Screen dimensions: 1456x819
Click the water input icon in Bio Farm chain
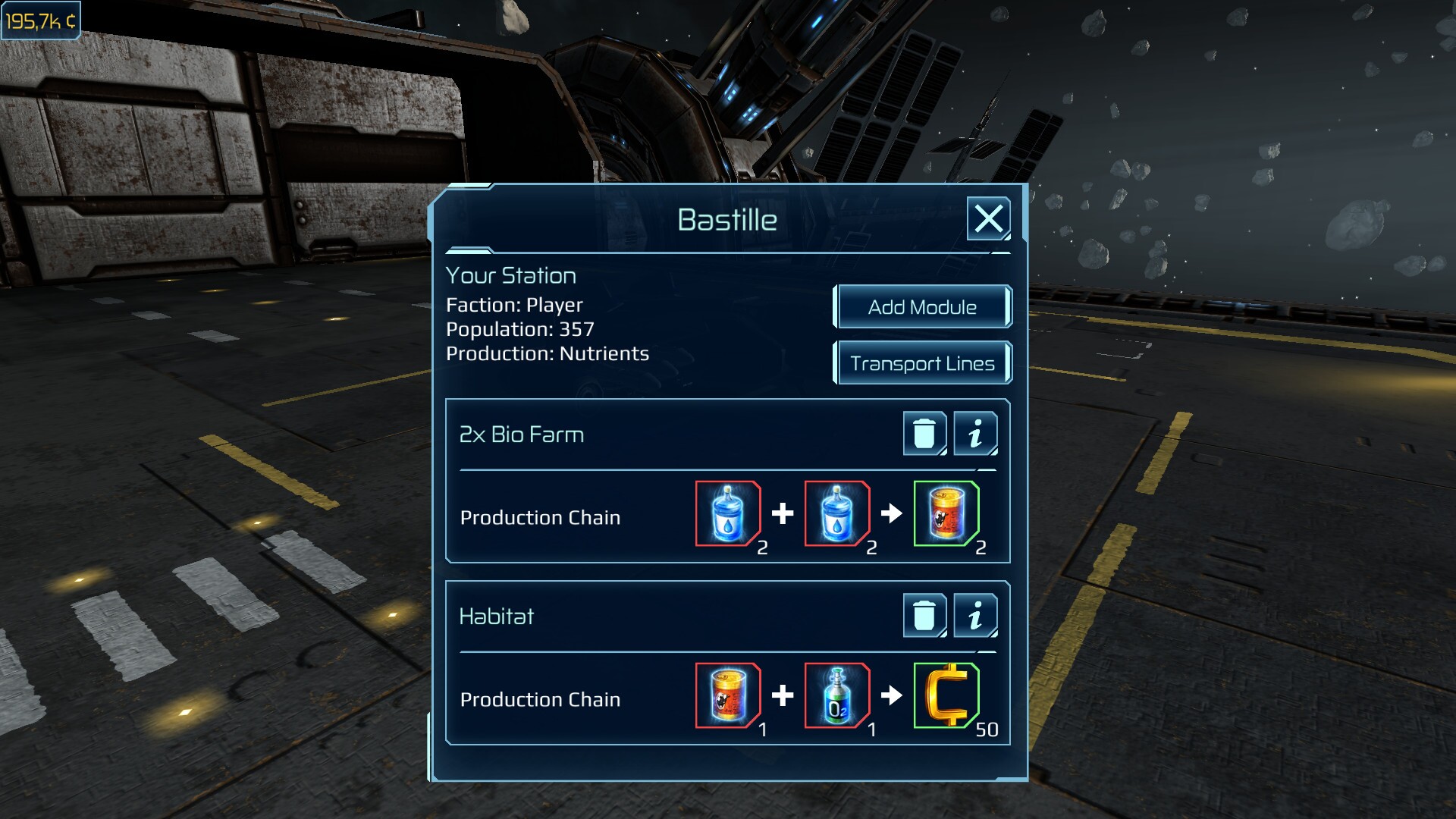[x=728, y=513]
